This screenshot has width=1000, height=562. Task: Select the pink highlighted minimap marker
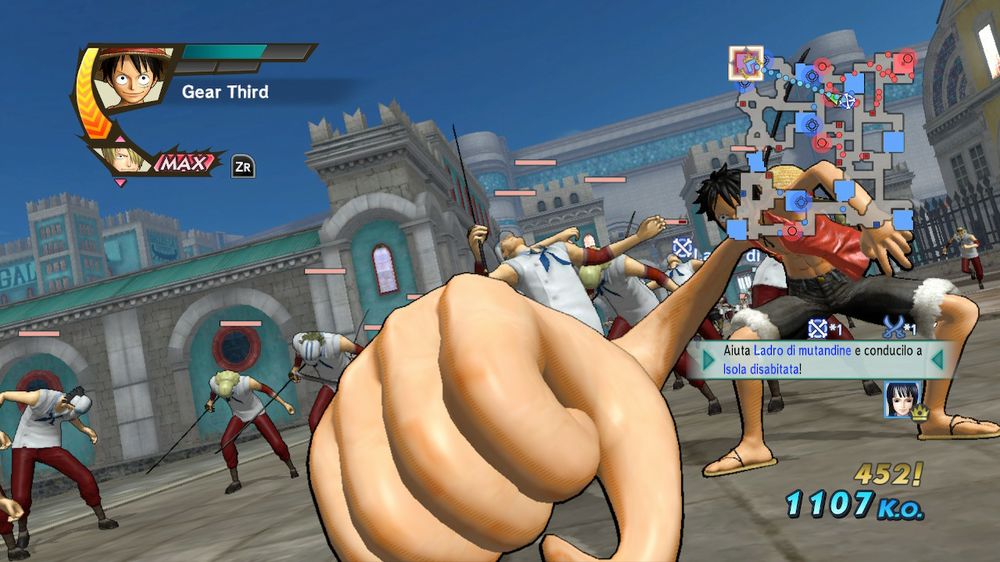[745, 64]
